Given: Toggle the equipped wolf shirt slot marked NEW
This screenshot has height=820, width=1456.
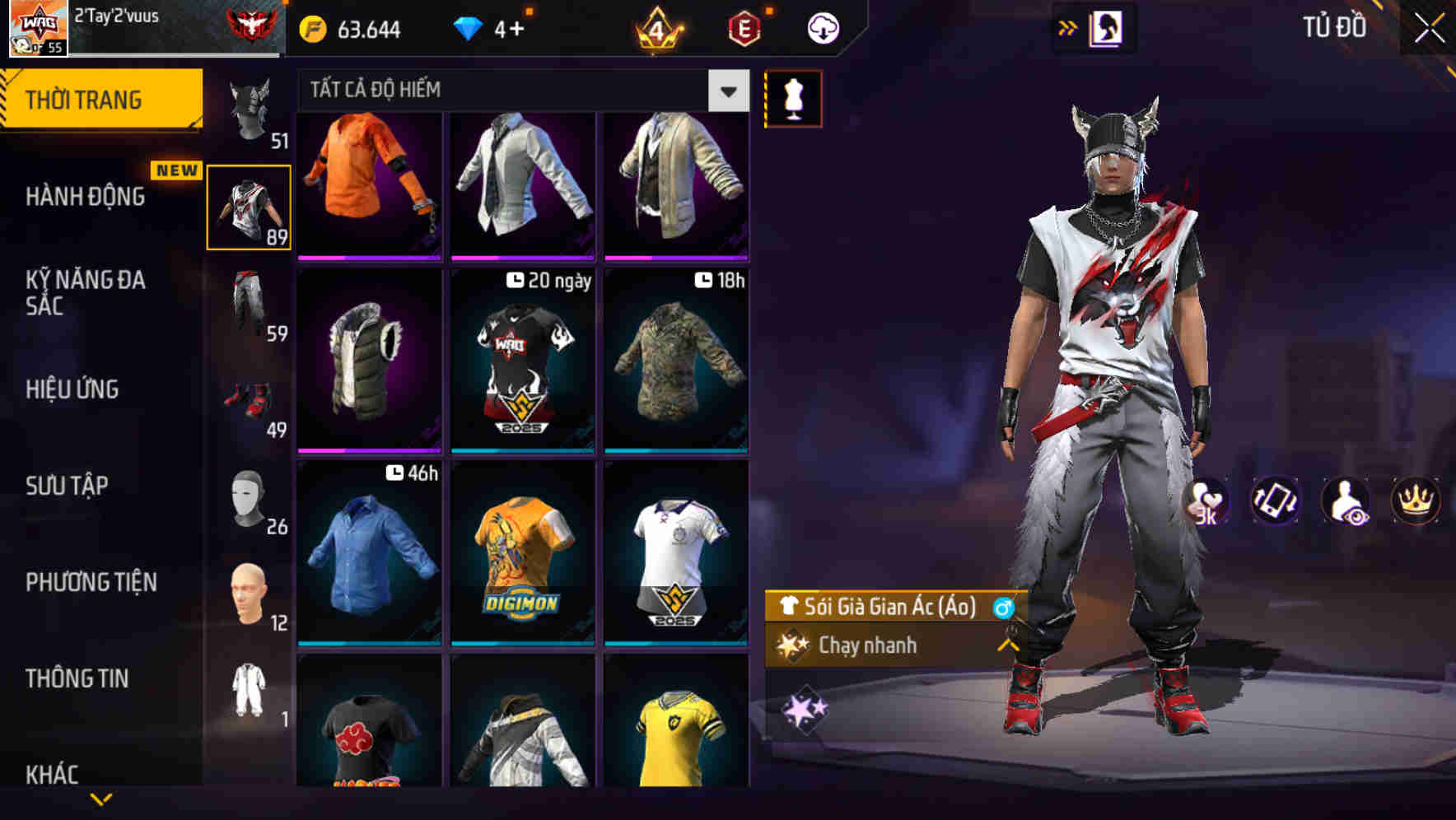Looking at the screenshot, I should click(250, 206).
